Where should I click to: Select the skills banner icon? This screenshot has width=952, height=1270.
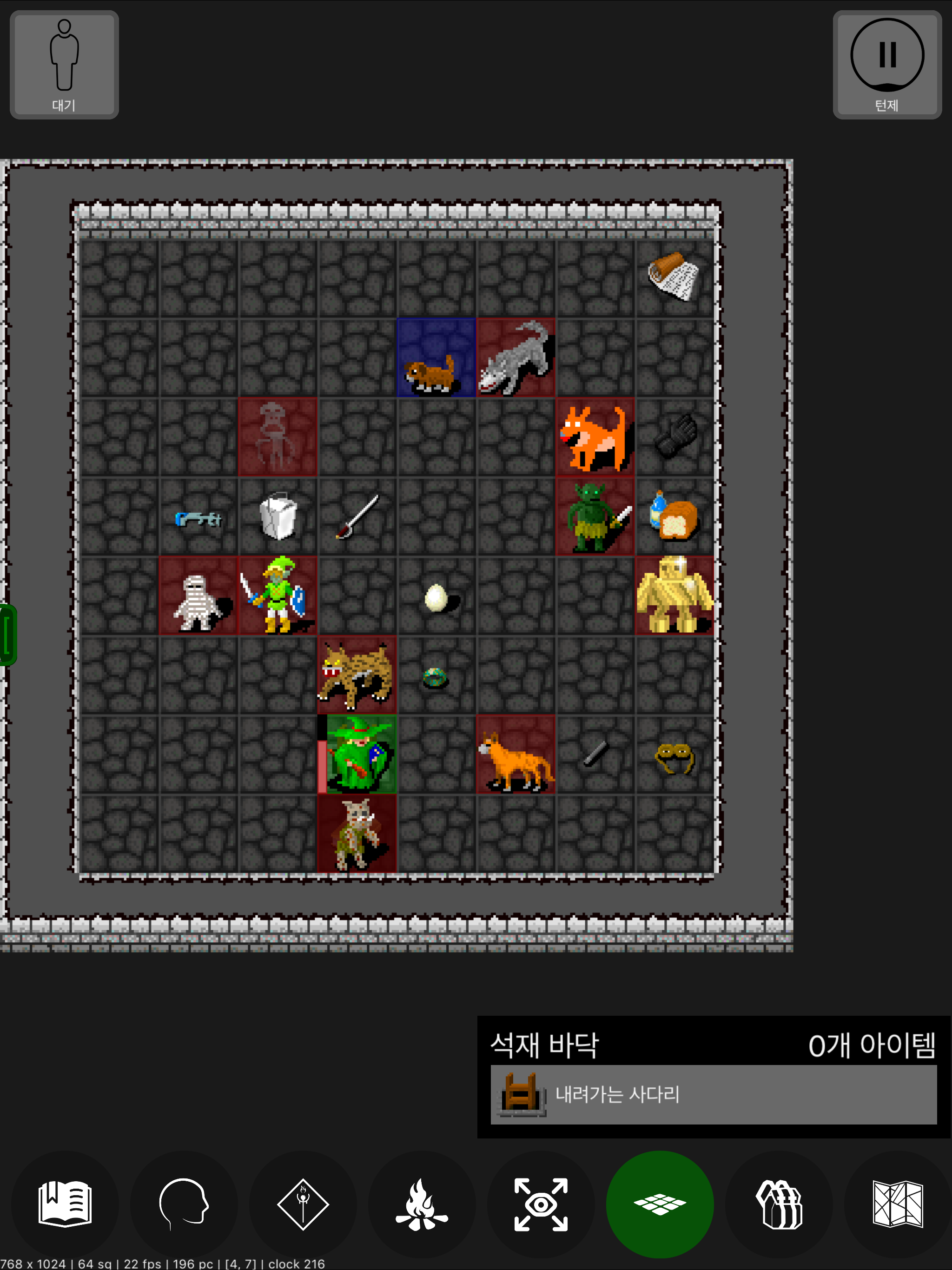tap(303, 1204)
